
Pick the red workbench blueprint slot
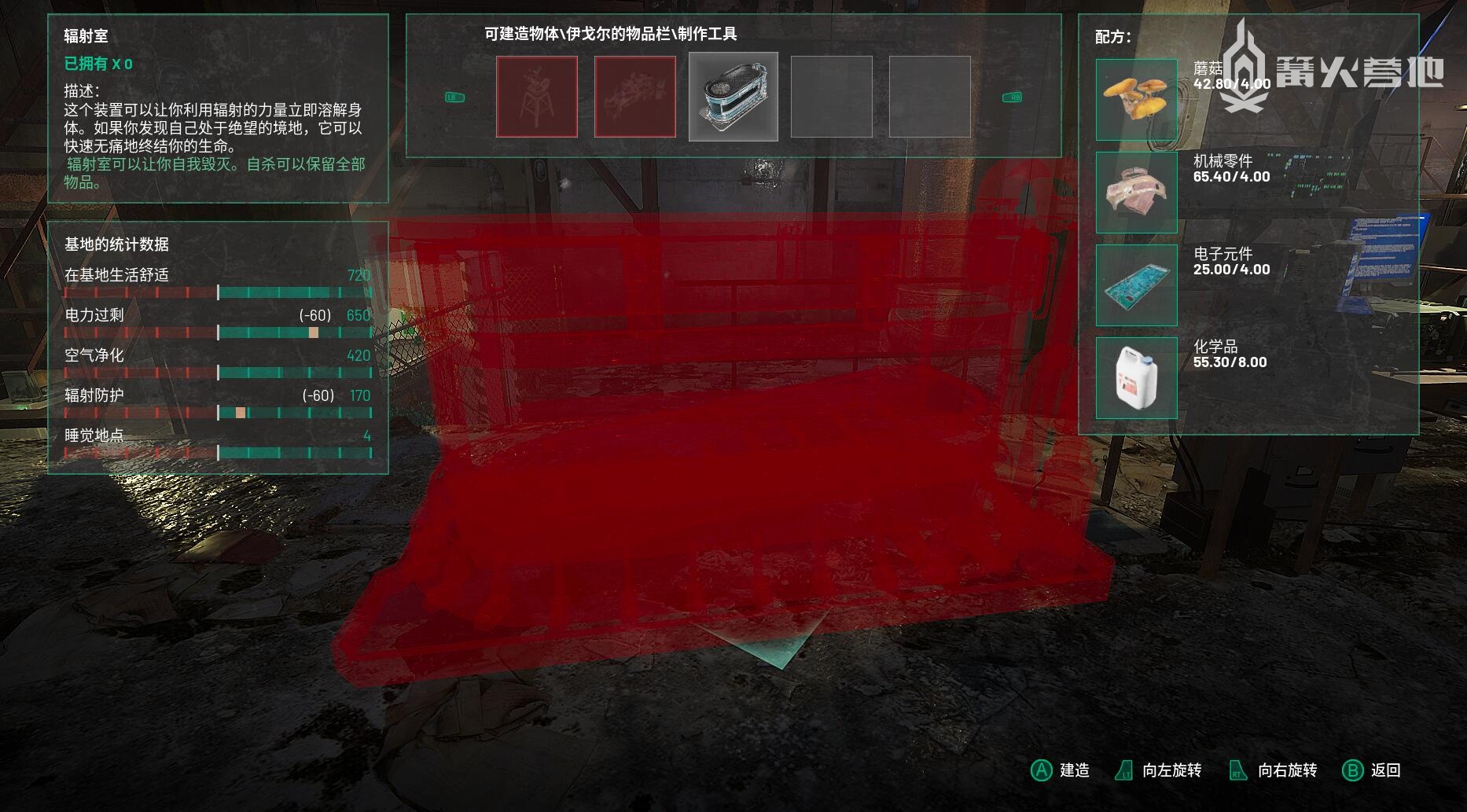coord(635,97)
